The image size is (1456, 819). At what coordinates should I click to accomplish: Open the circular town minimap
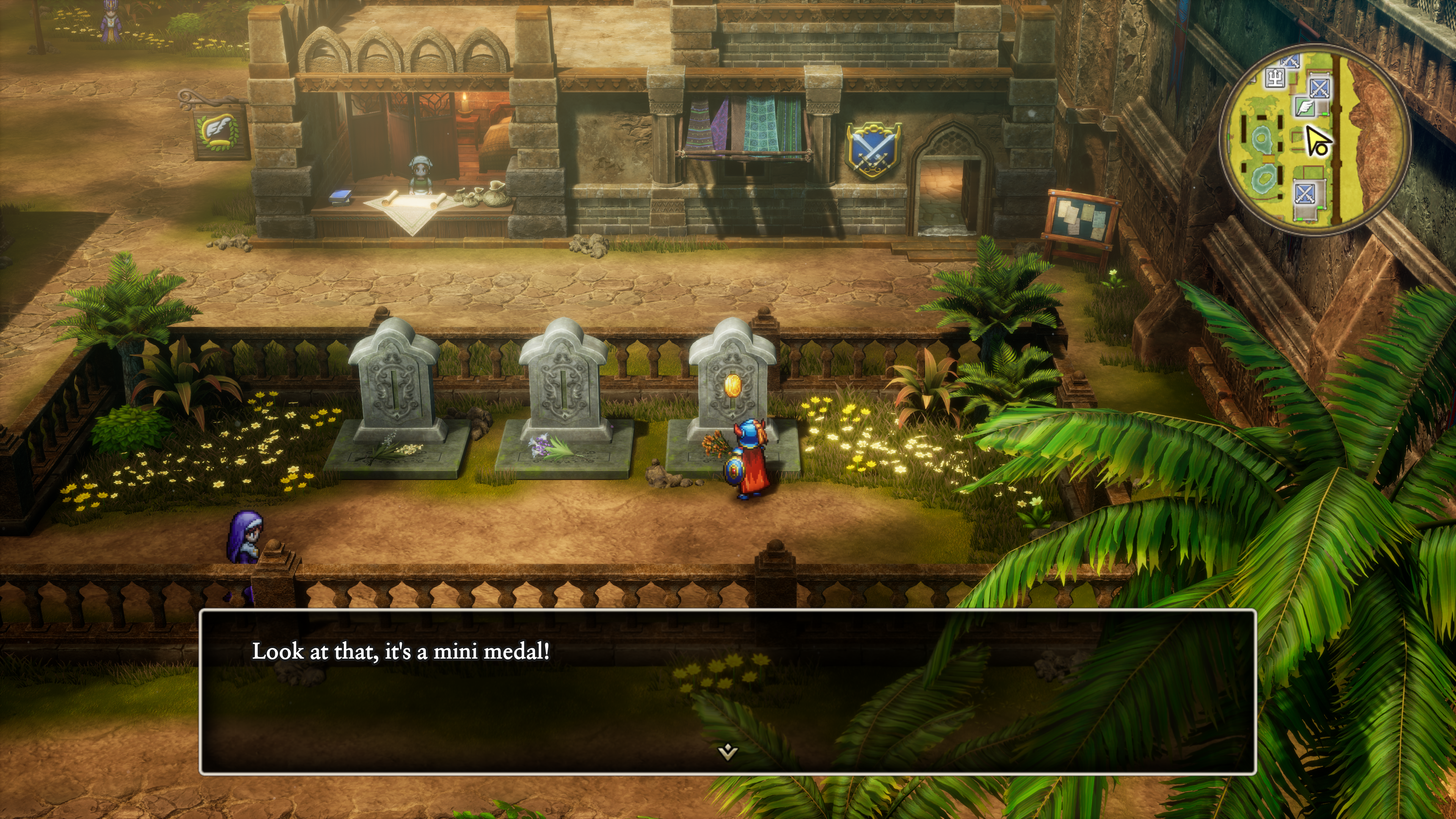coord(1315,139)
